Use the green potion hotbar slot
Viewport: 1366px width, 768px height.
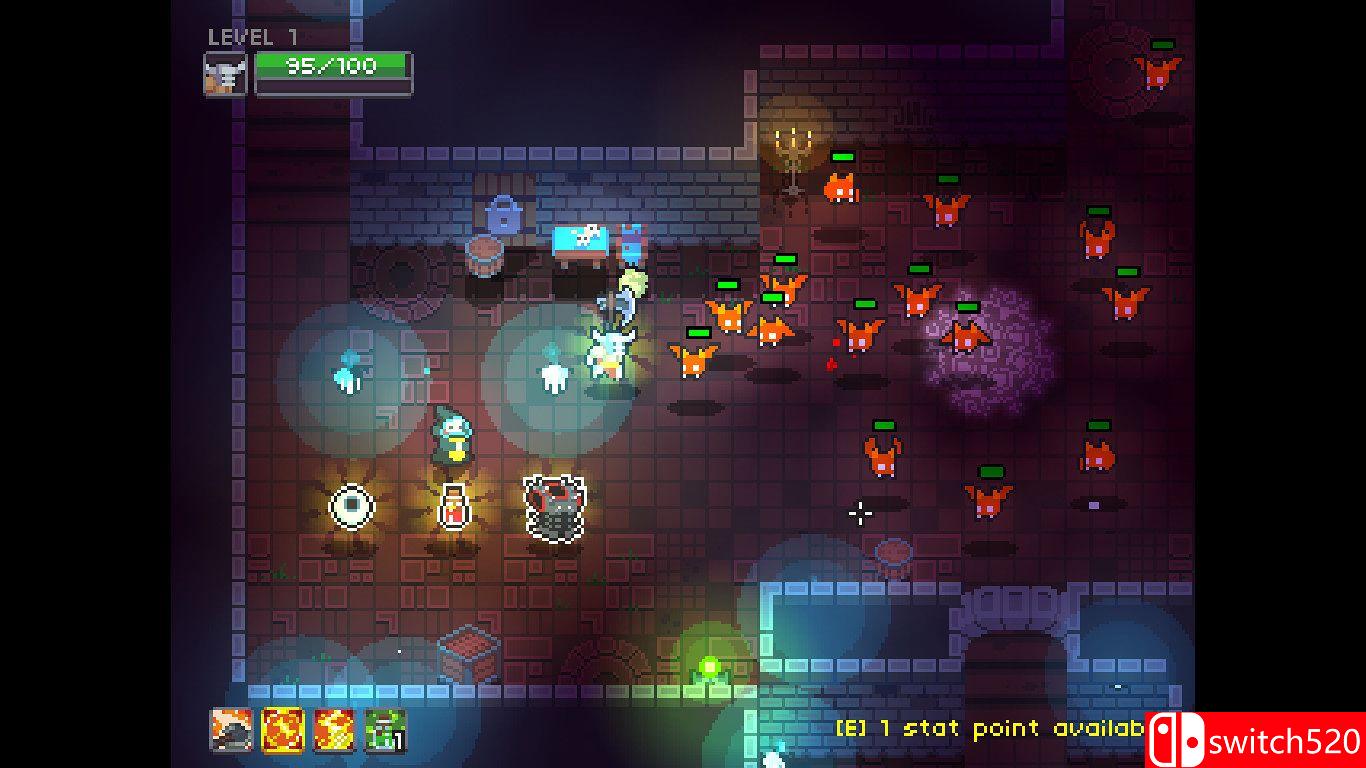pyautogui.click(x=385, y=730)
